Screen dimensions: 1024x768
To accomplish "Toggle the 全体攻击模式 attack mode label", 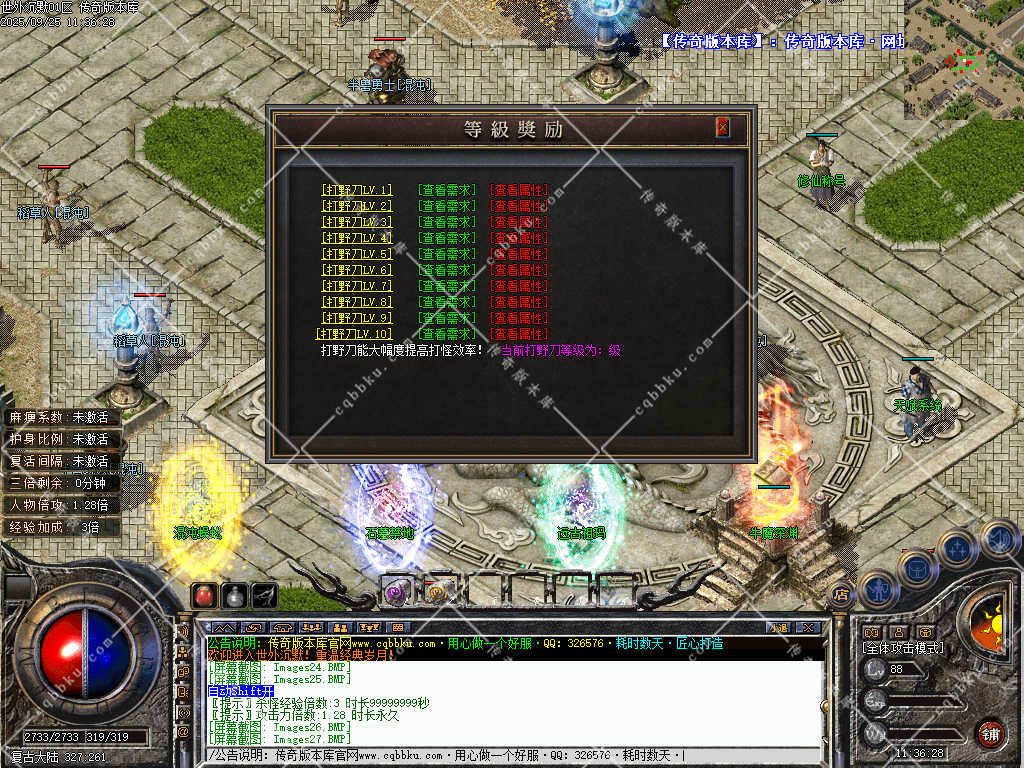I will (x=902, y=648).
